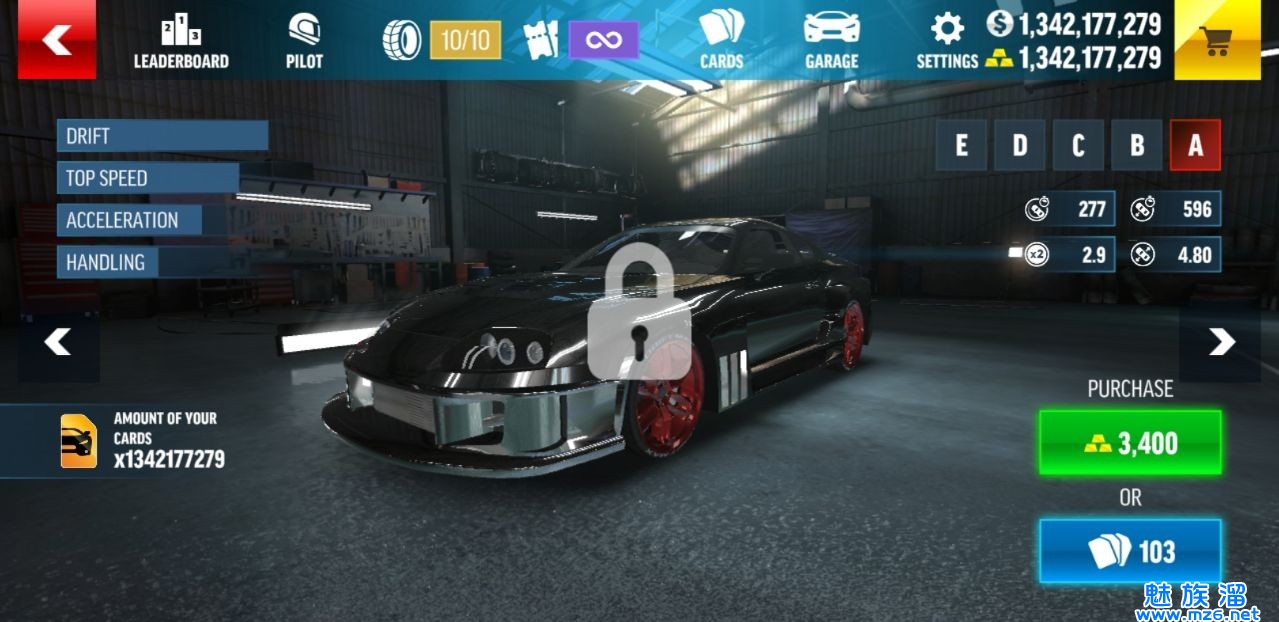Click the infinite tickets indicator
Screen dimensions: 1279x622
click(603, 40)
